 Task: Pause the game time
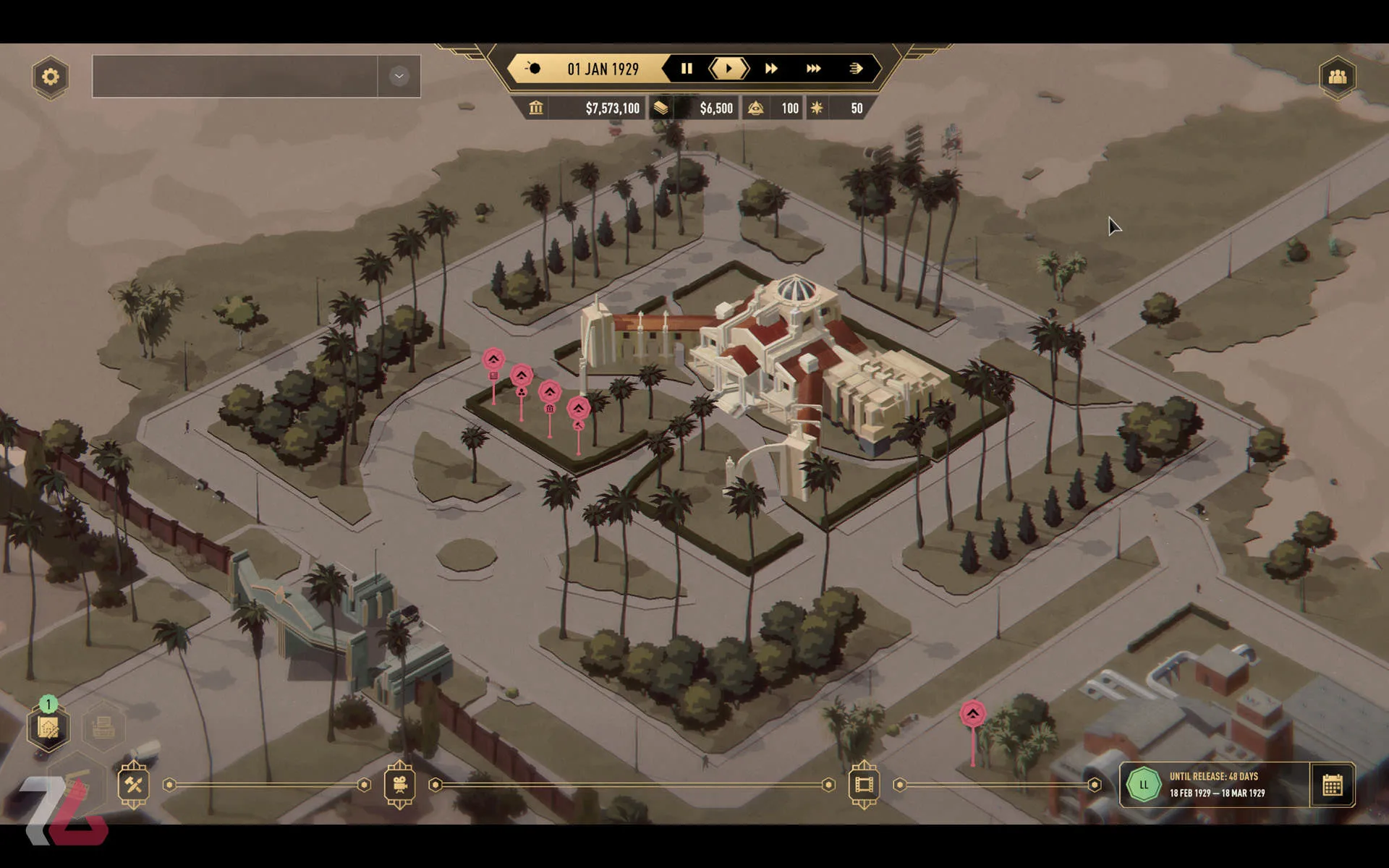(687, 69)
